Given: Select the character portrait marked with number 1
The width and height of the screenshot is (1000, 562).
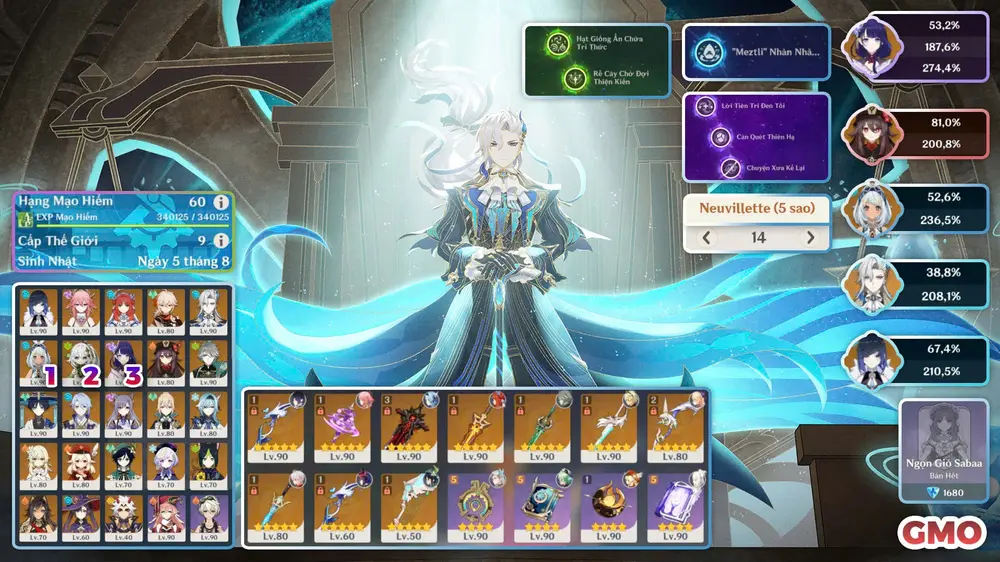Looking at the screenshot, I should [x=37, y=361].
